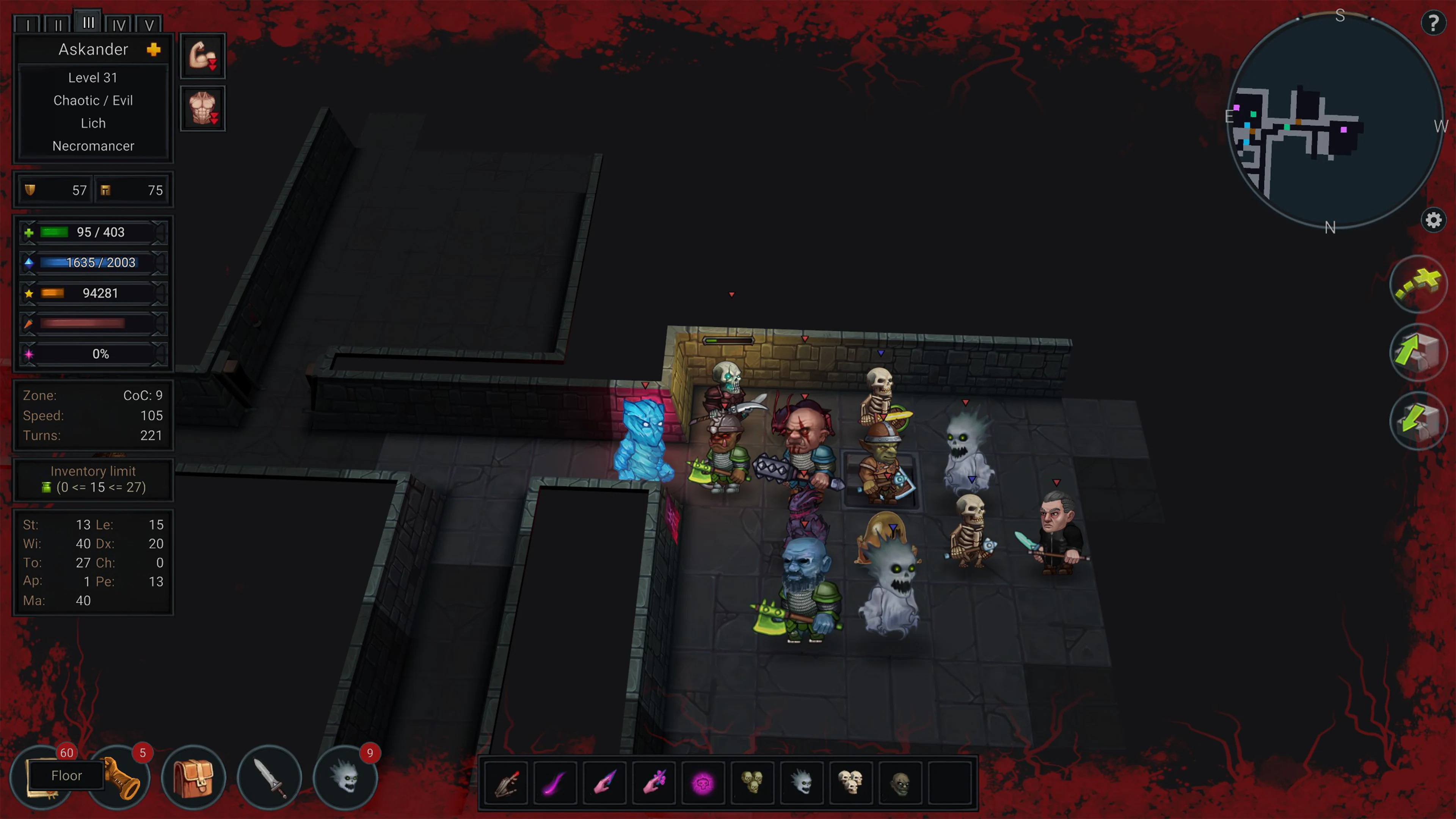Switch to character tab I

tap(28, 24)
